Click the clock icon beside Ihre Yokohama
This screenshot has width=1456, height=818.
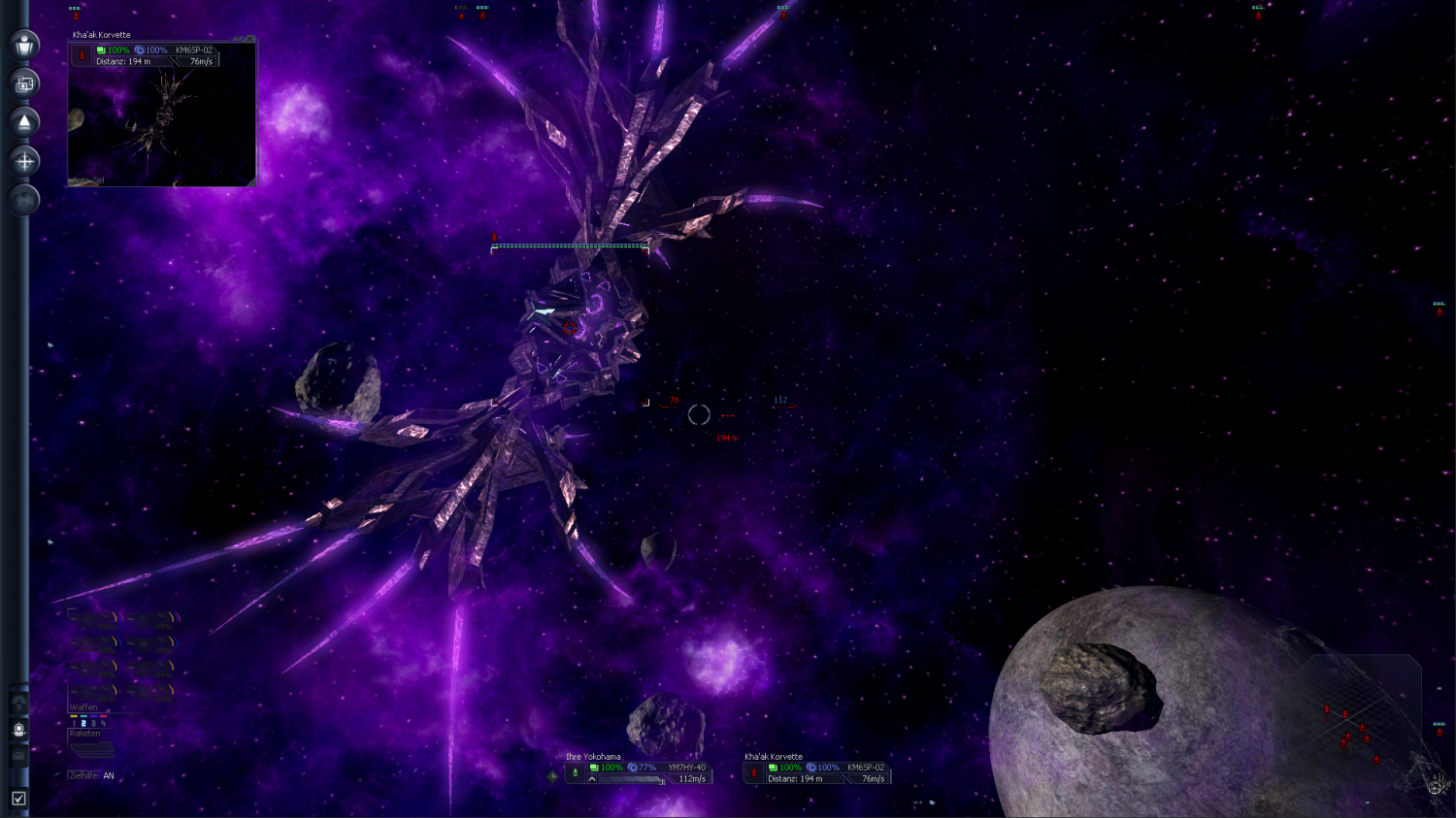tap(552, 775)
